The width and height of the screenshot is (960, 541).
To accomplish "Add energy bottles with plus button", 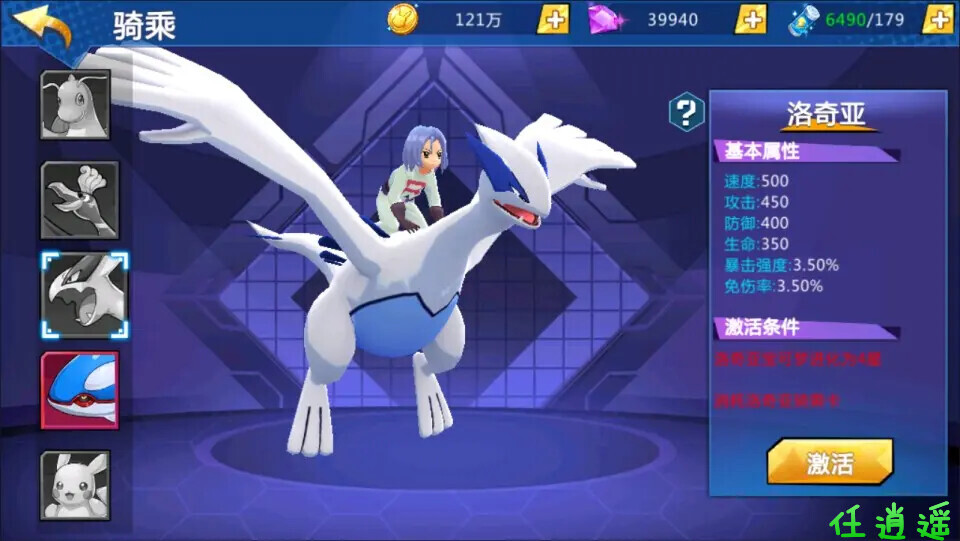I will 937,19.
